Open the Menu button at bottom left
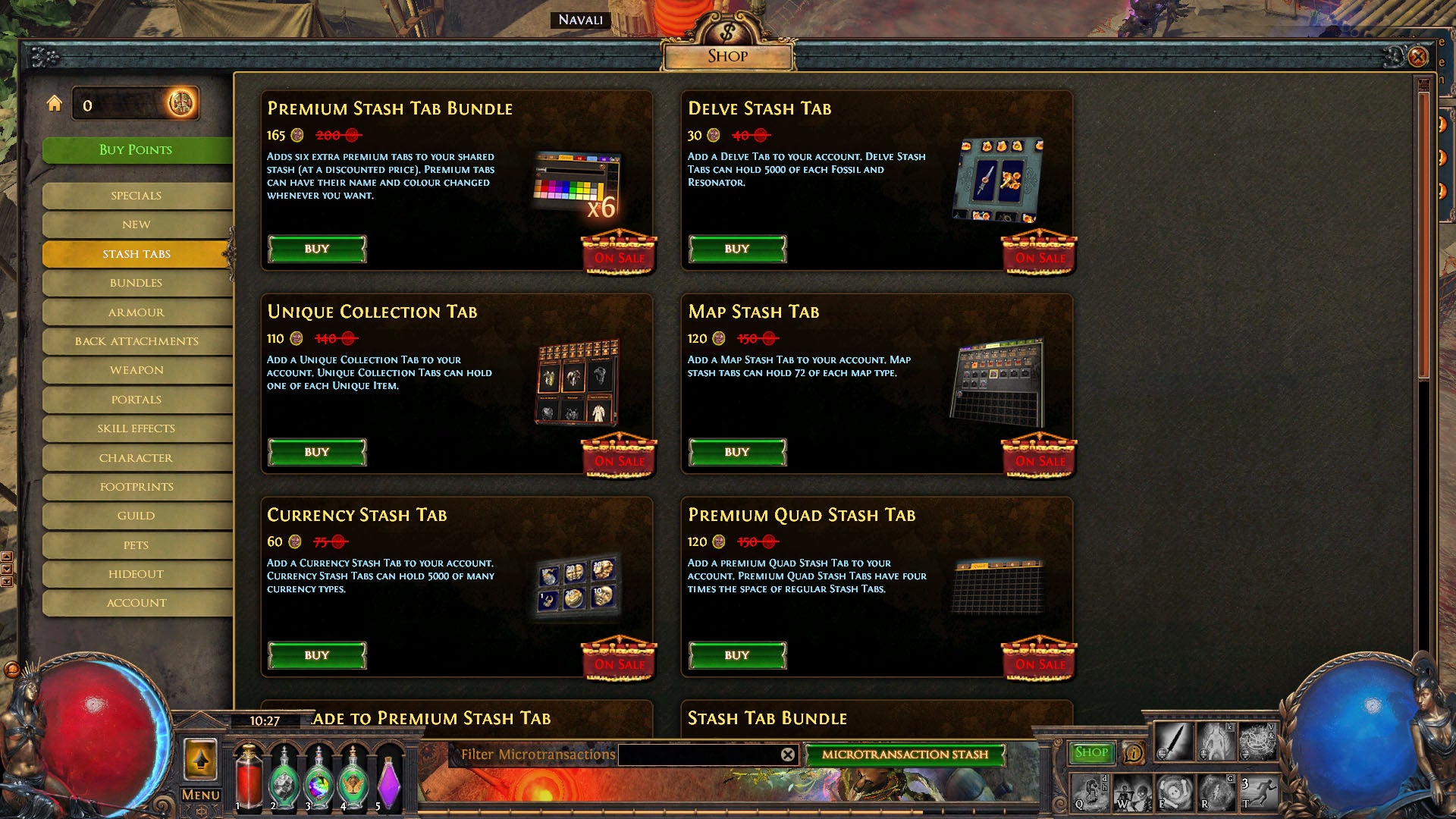1456x819 pixels. coord(200,793)
